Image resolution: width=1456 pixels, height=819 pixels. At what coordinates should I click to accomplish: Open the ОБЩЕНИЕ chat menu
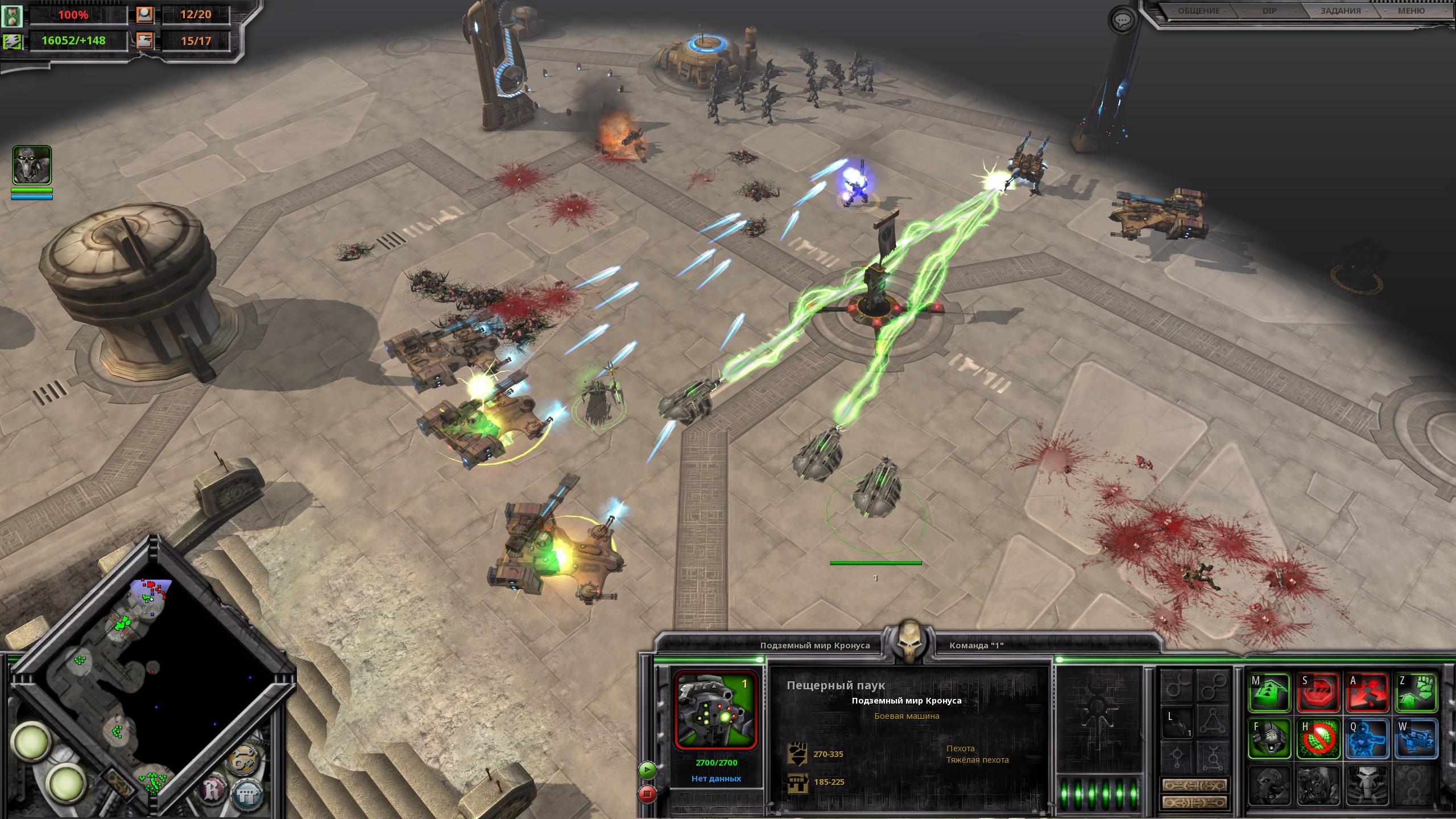[1198, 11]
